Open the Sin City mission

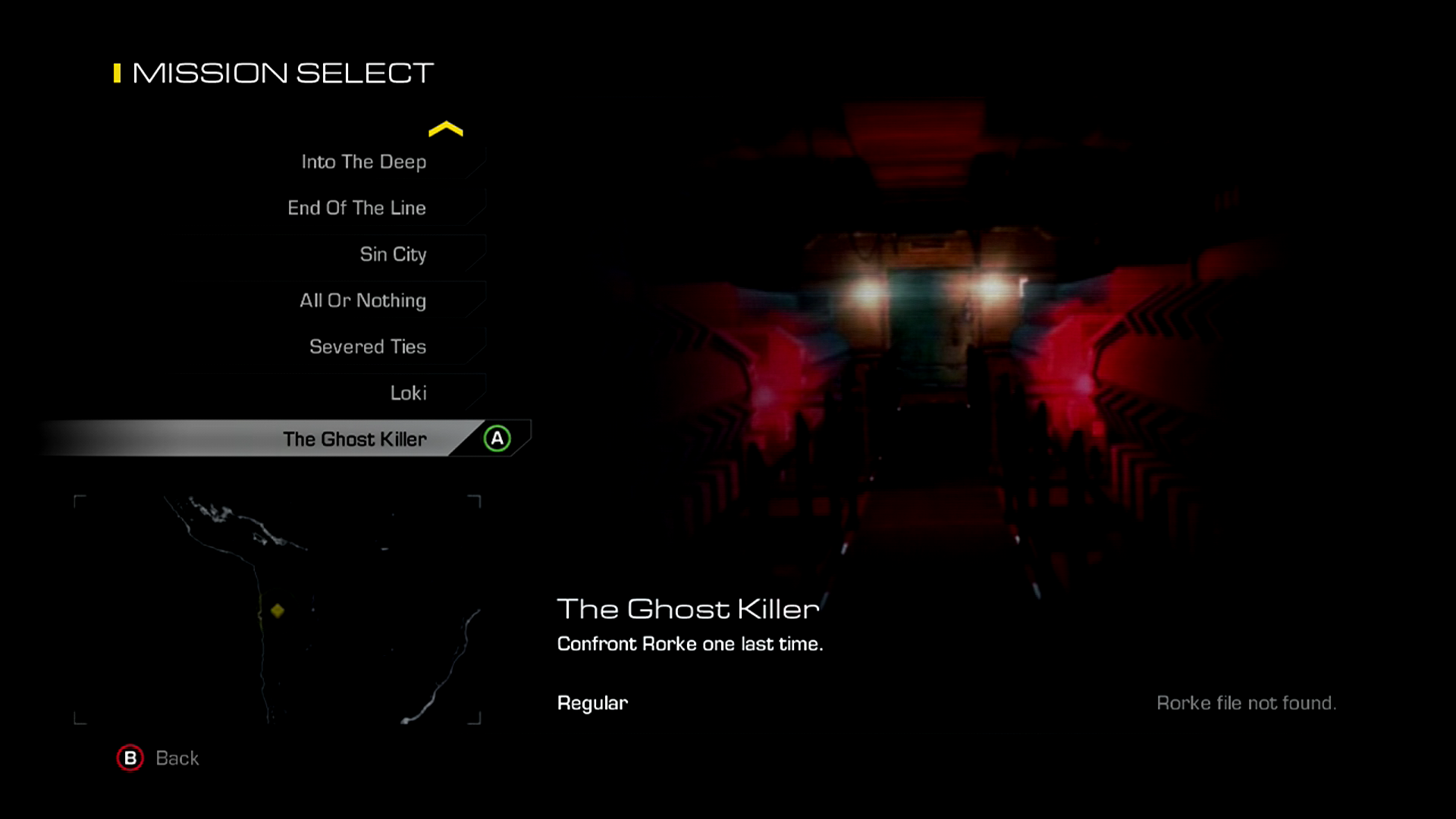[393, 255]
